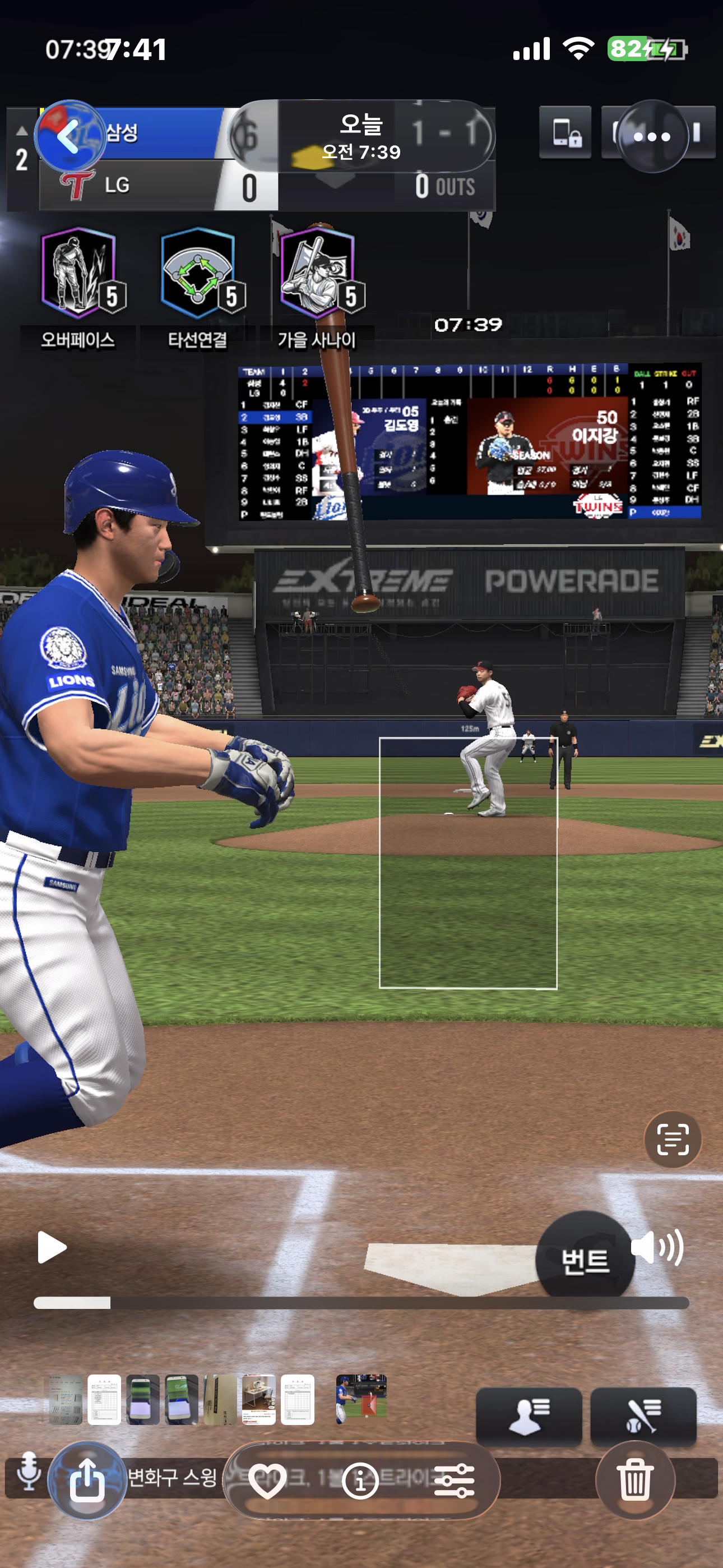The width and height of the screenshot is (723, 1568).
Task: Open the player profile list button
Action: coord(529,1416)
